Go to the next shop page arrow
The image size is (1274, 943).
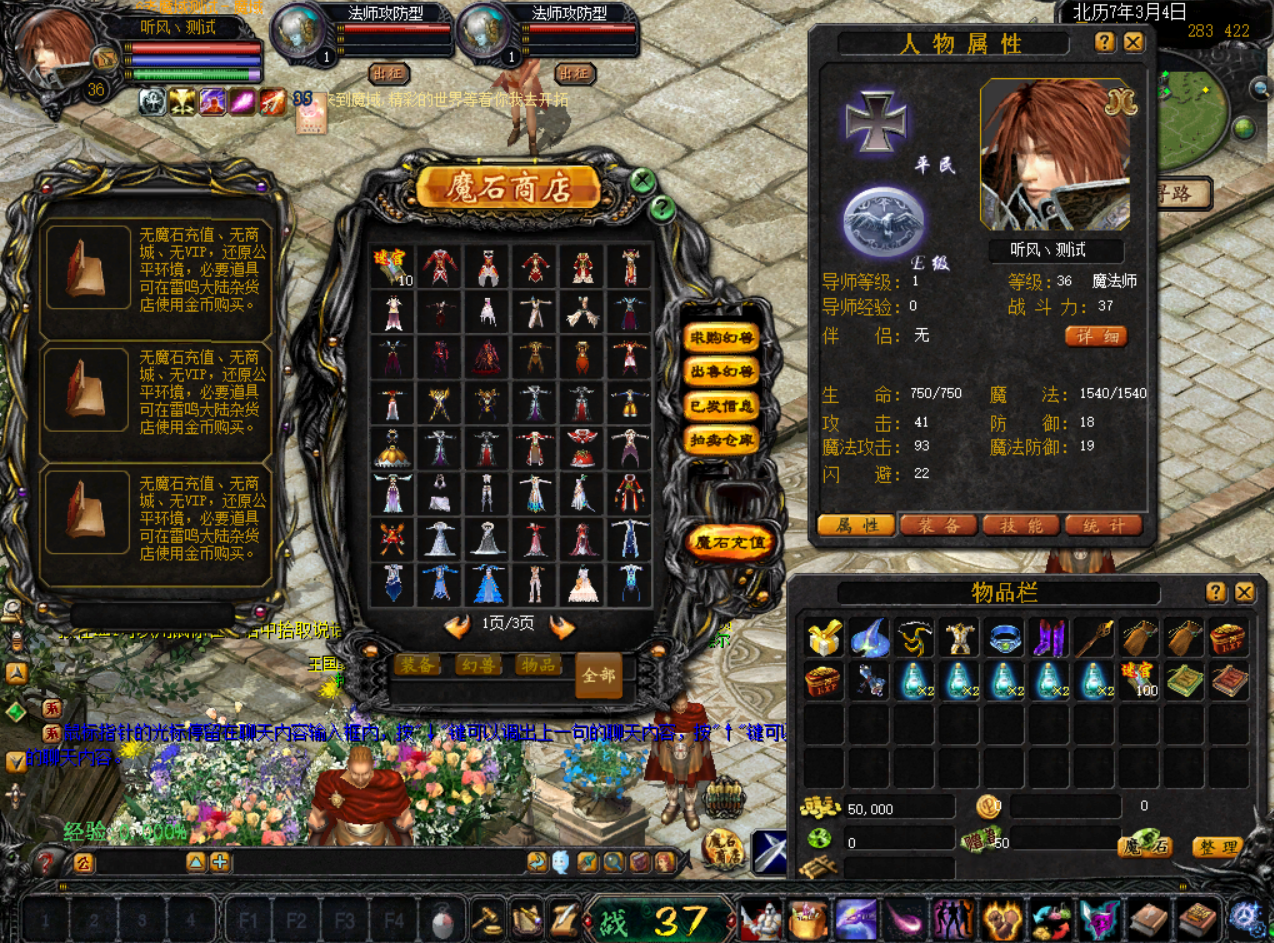coord(562,627)
